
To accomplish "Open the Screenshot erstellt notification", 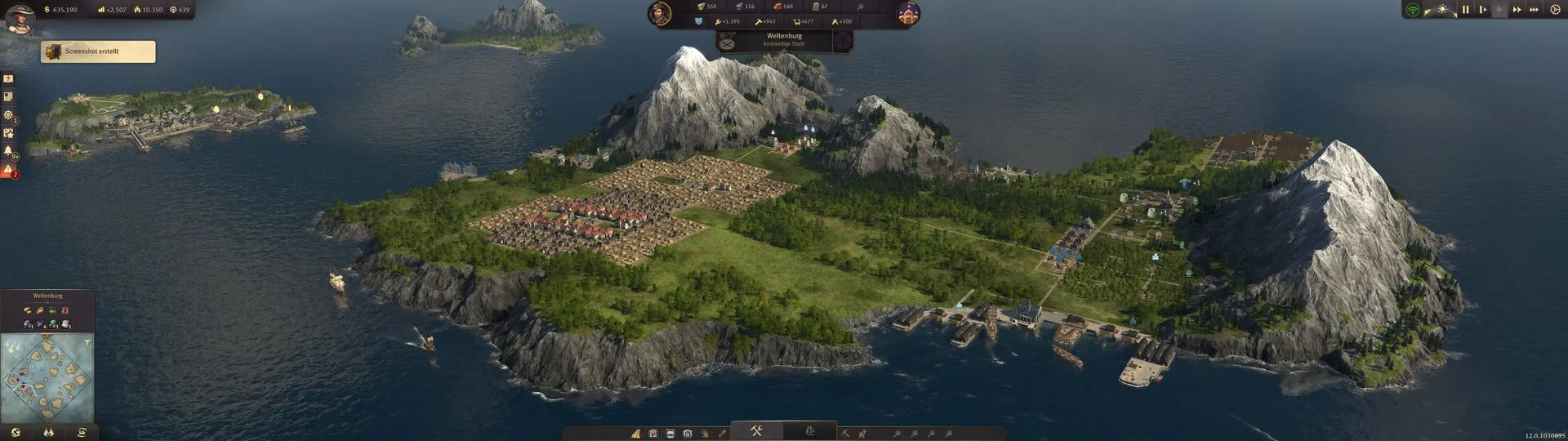I will 98,51.
